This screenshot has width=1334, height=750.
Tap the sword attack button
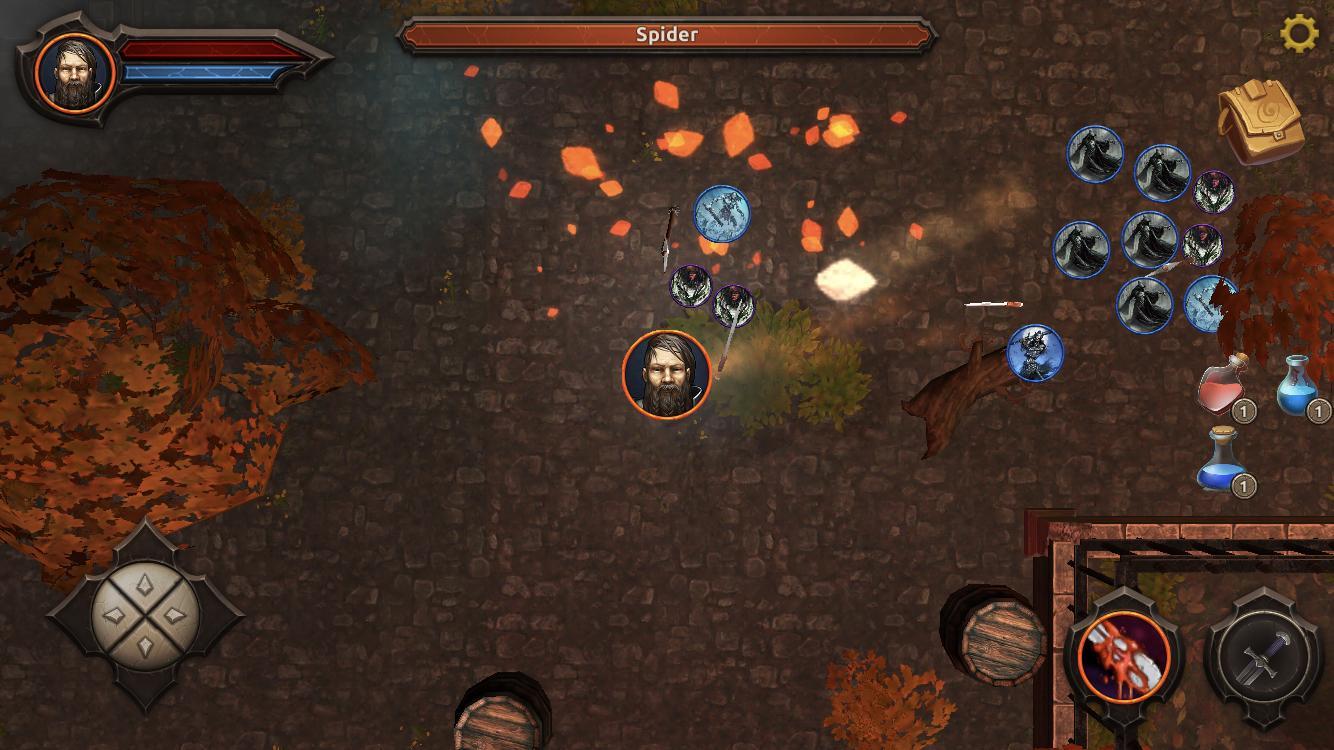pos(1260,657)
